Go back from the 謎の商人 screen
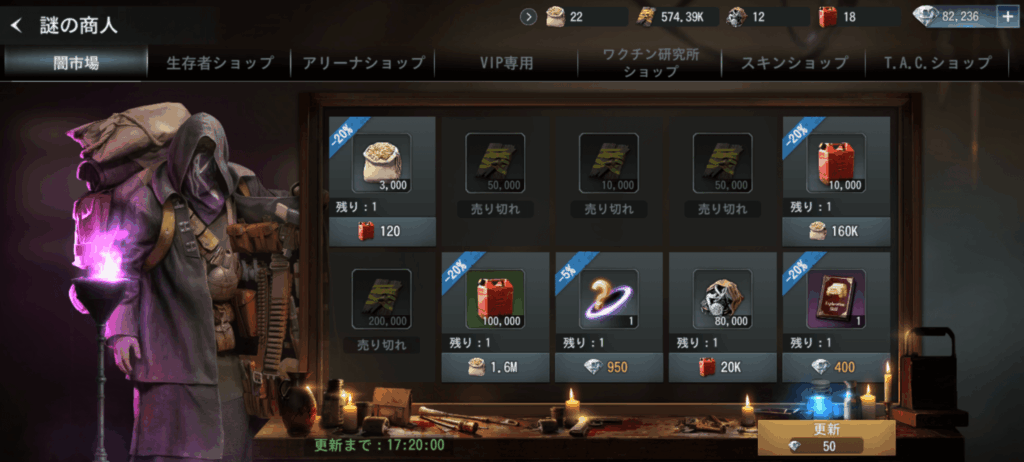The image size is (1024, 462). pos(16,25)
